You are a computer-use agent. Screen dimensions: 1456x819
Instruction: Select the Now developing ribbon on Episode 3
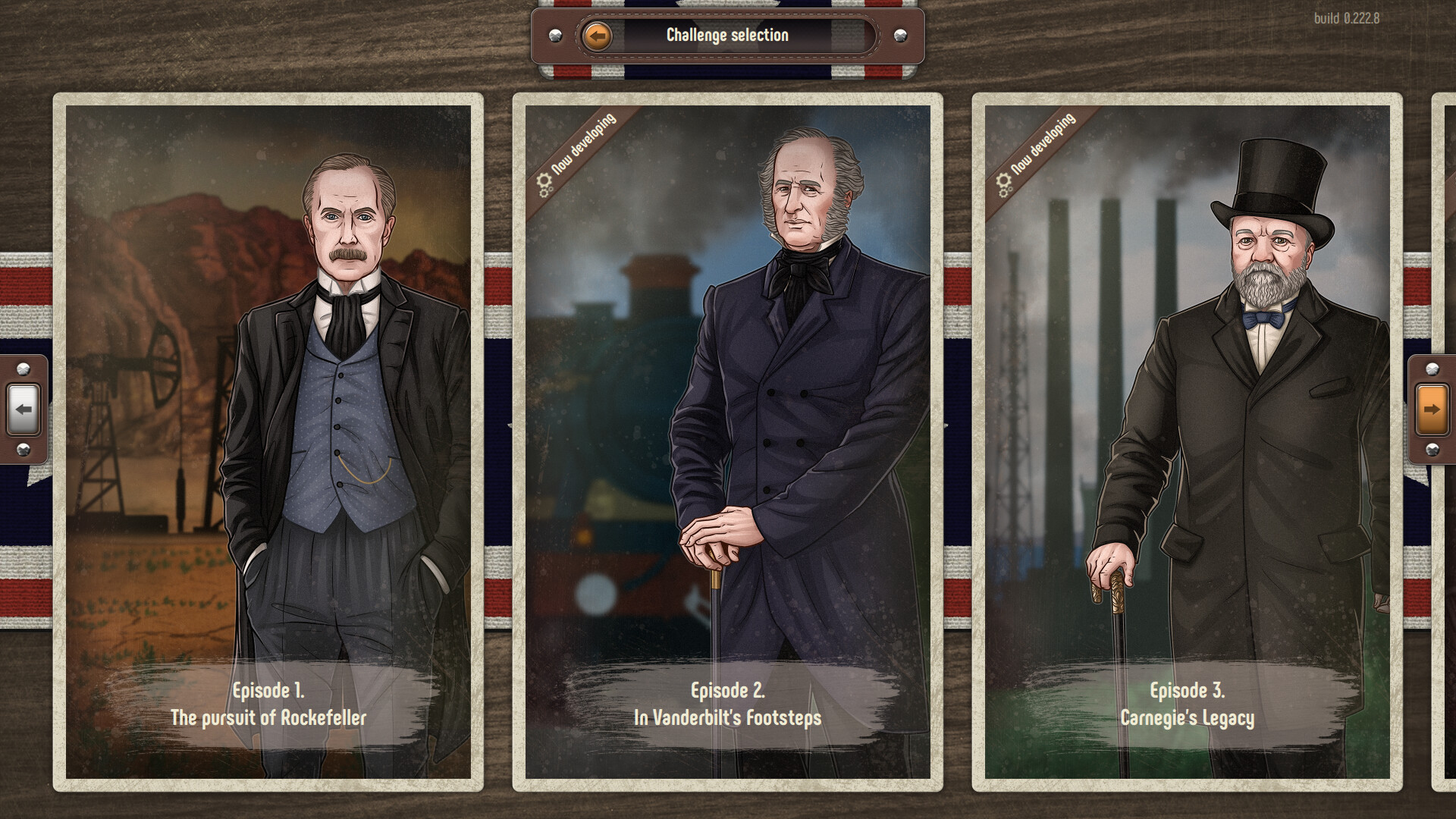(1040, 149)
